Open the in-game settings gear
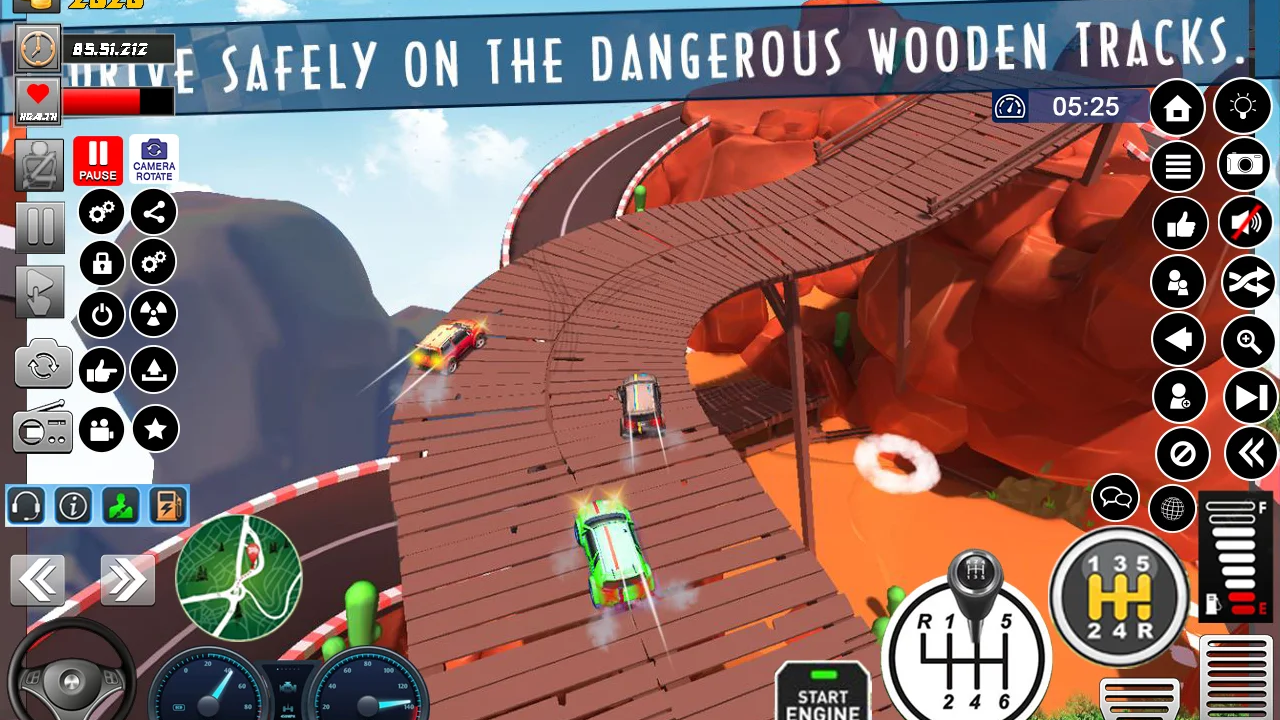This screenshot has height=720, width=1280. pyautogui.click(x=101, y=212)
